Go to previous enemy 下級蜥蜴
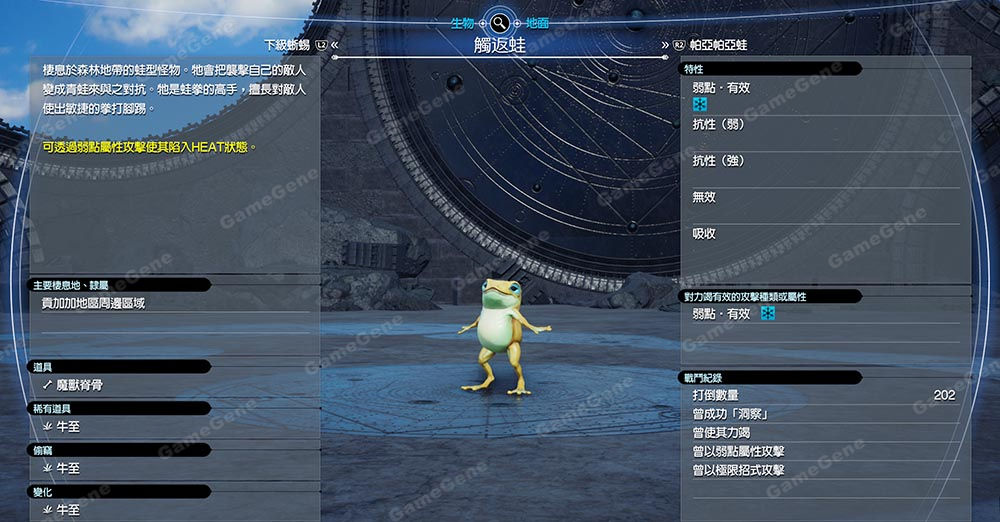 click(x=289, y=45)
